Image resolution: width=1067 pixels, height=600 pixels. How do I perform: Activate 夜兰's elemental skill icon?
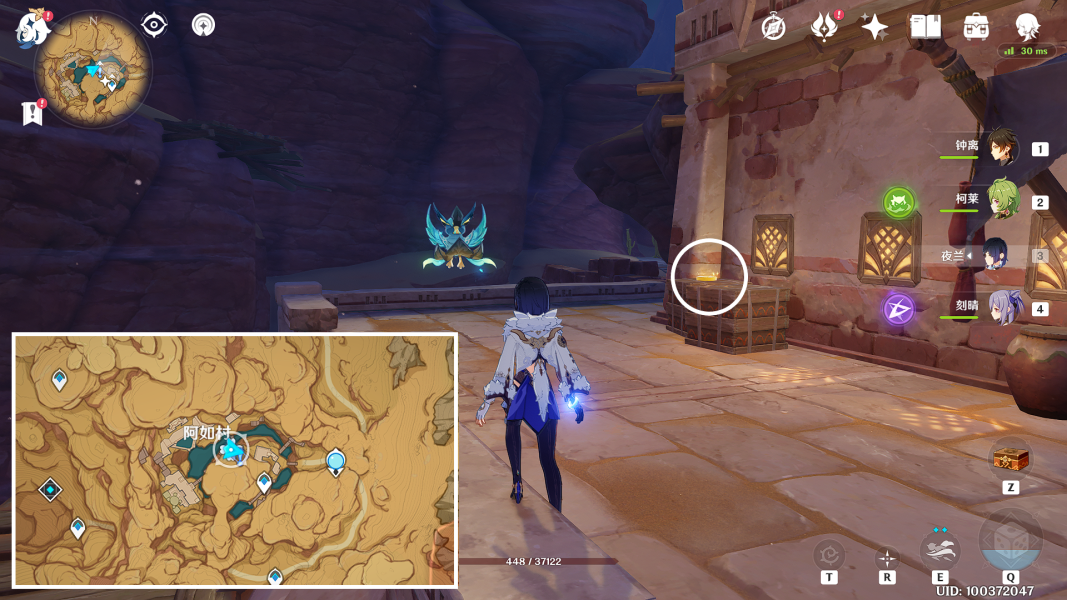click(940, 550)
